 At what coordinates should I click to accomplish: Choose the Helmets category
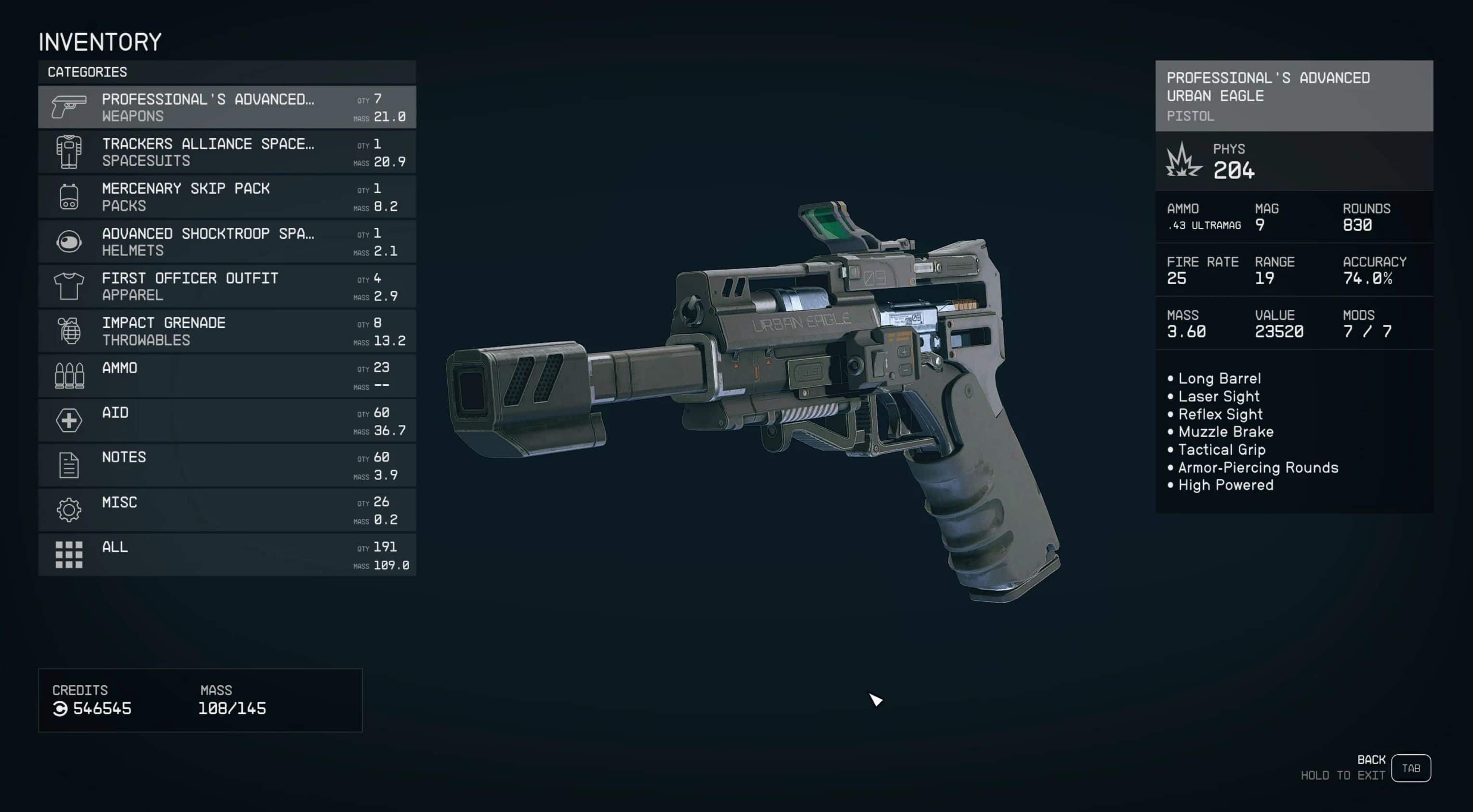click(x=226, y=241)
